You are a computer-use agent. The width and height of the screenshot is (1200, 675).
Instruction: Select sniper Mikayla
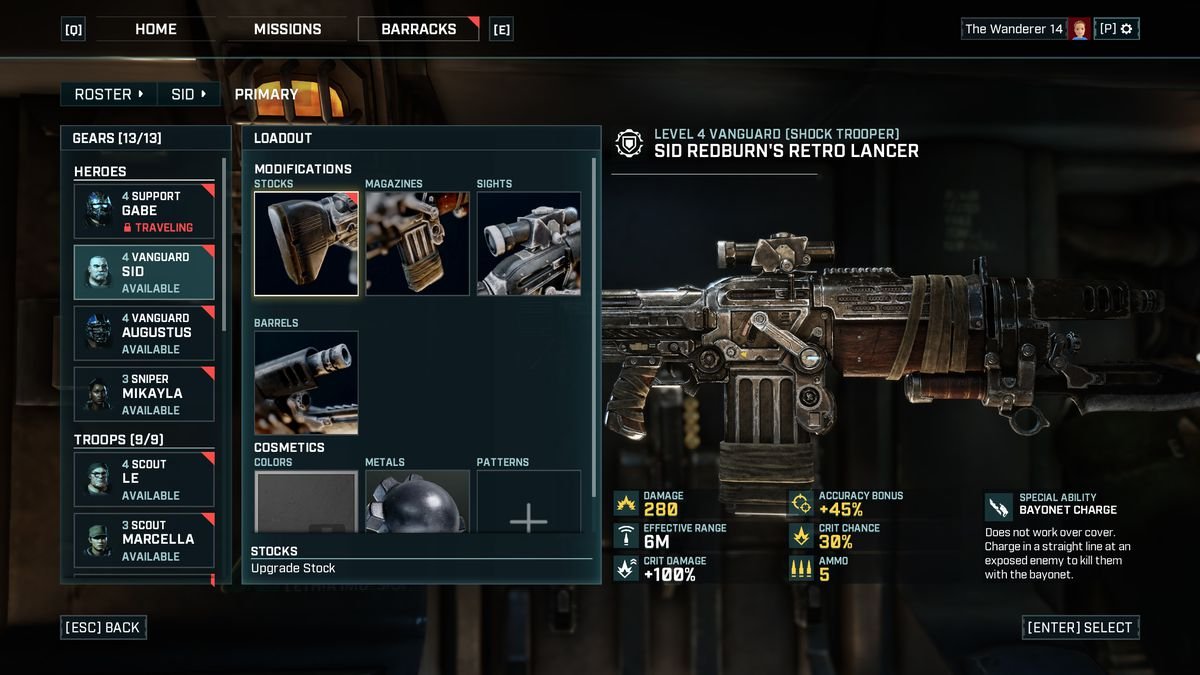(144, 394)
